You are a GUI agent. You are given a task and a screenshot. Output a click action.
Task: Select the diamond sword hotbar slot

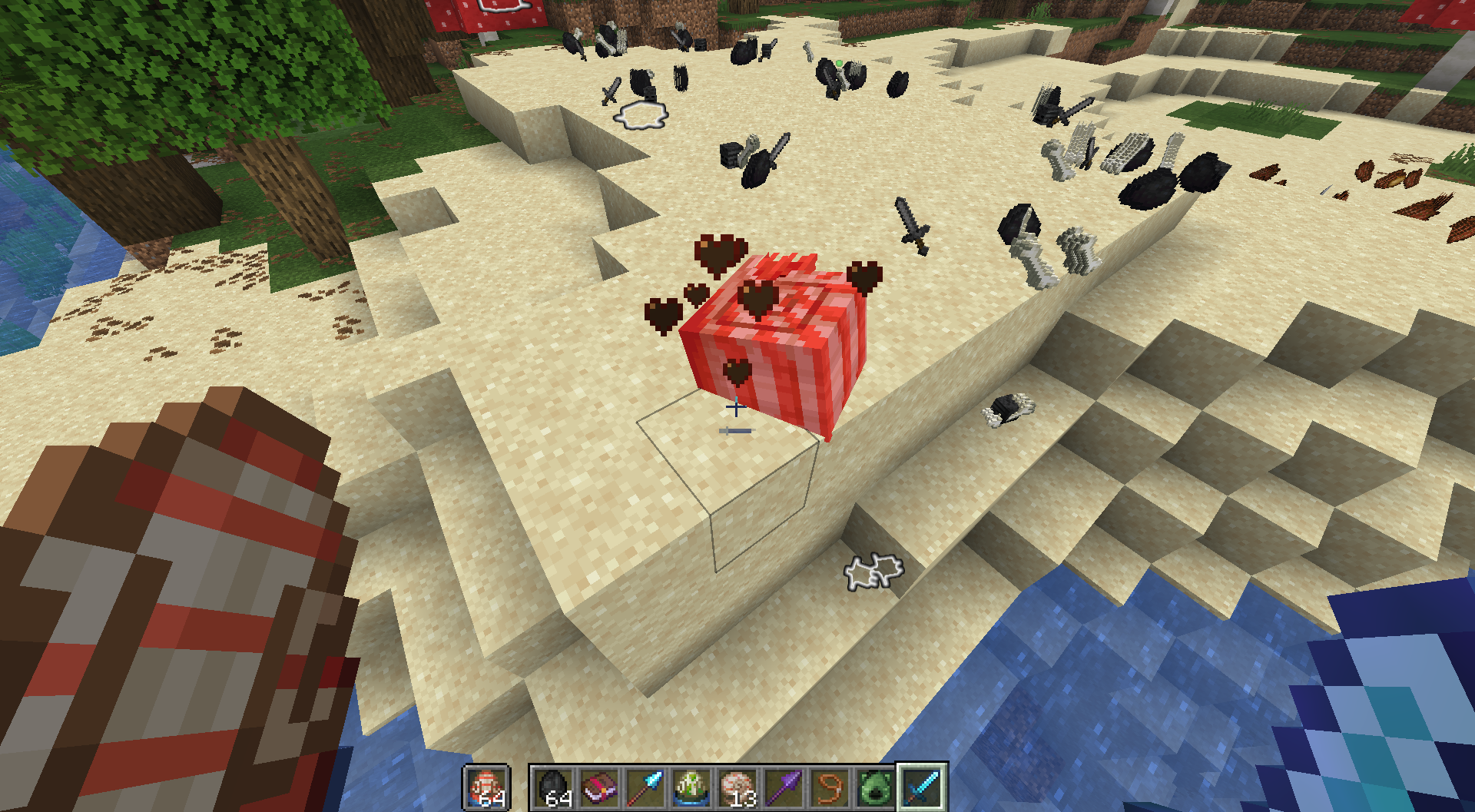coord(921,787)
